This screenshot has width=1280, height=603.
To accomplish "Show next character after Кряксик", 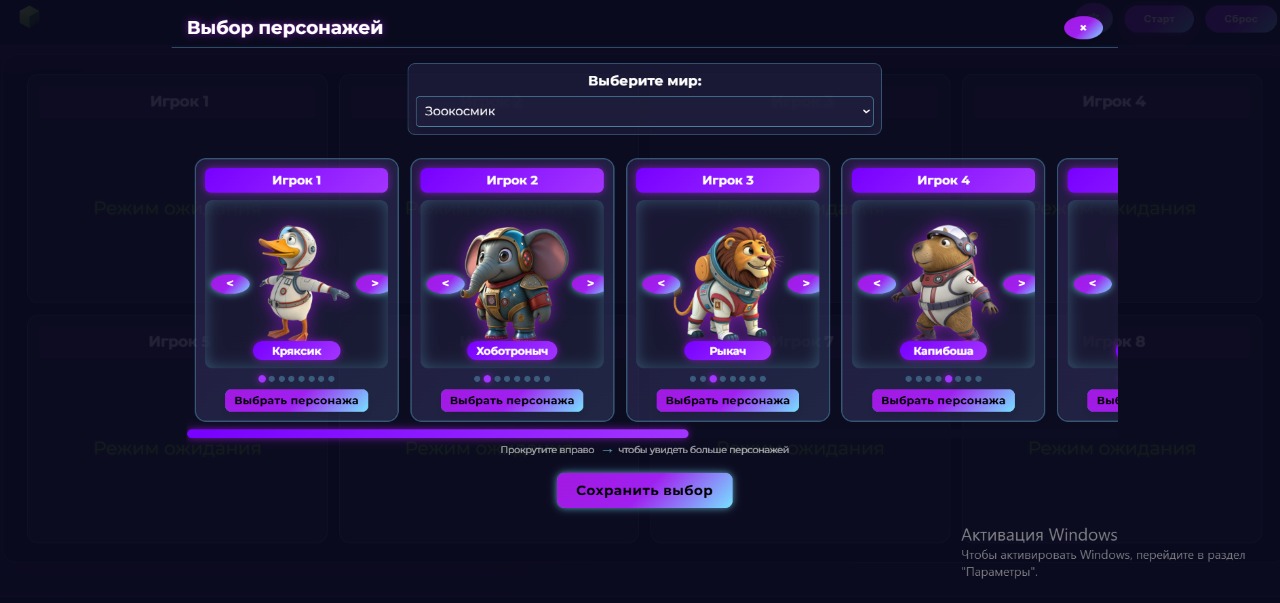I will click(x=373, y=284).
